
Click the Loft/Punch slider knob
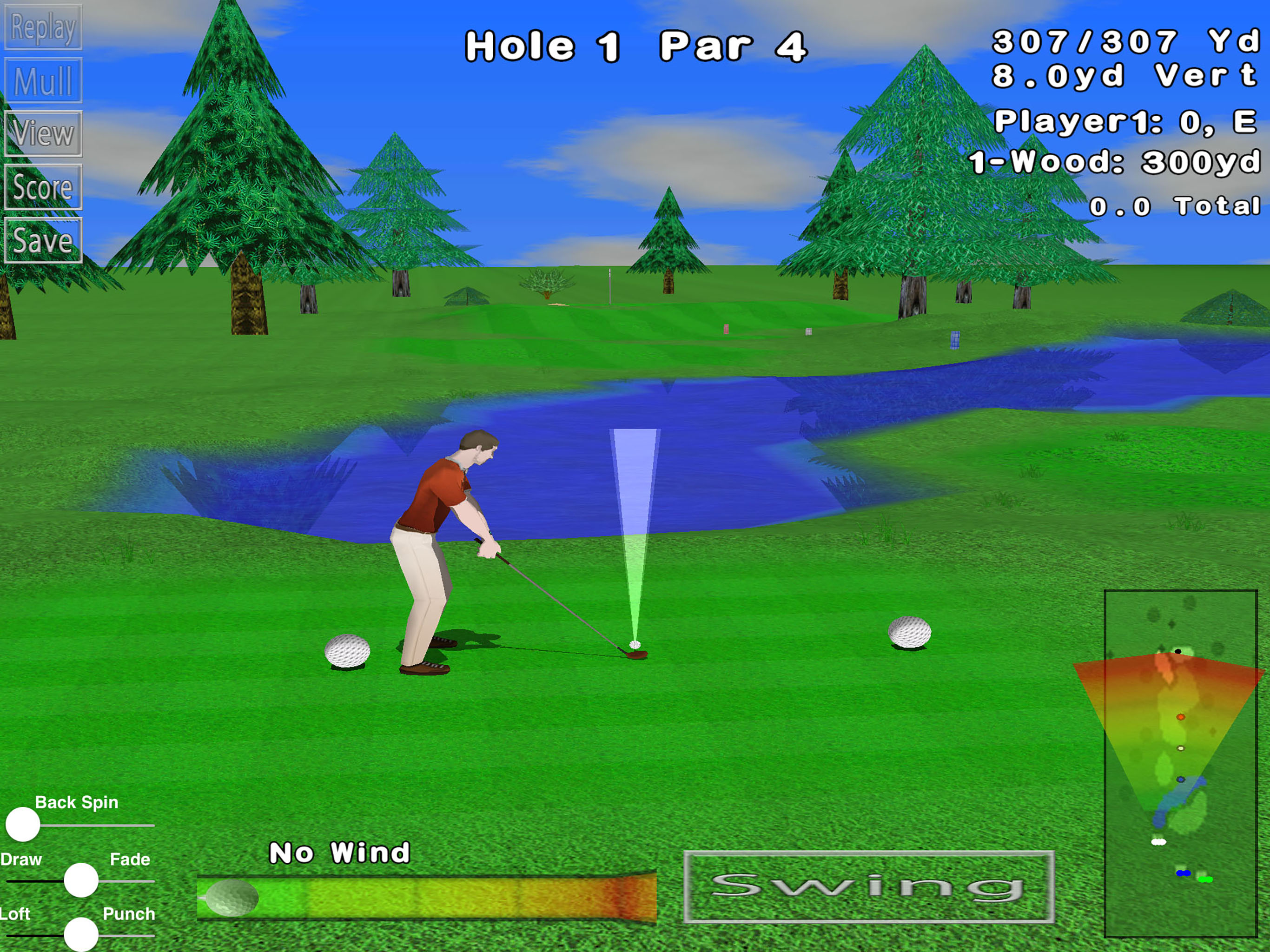(81, 935)
